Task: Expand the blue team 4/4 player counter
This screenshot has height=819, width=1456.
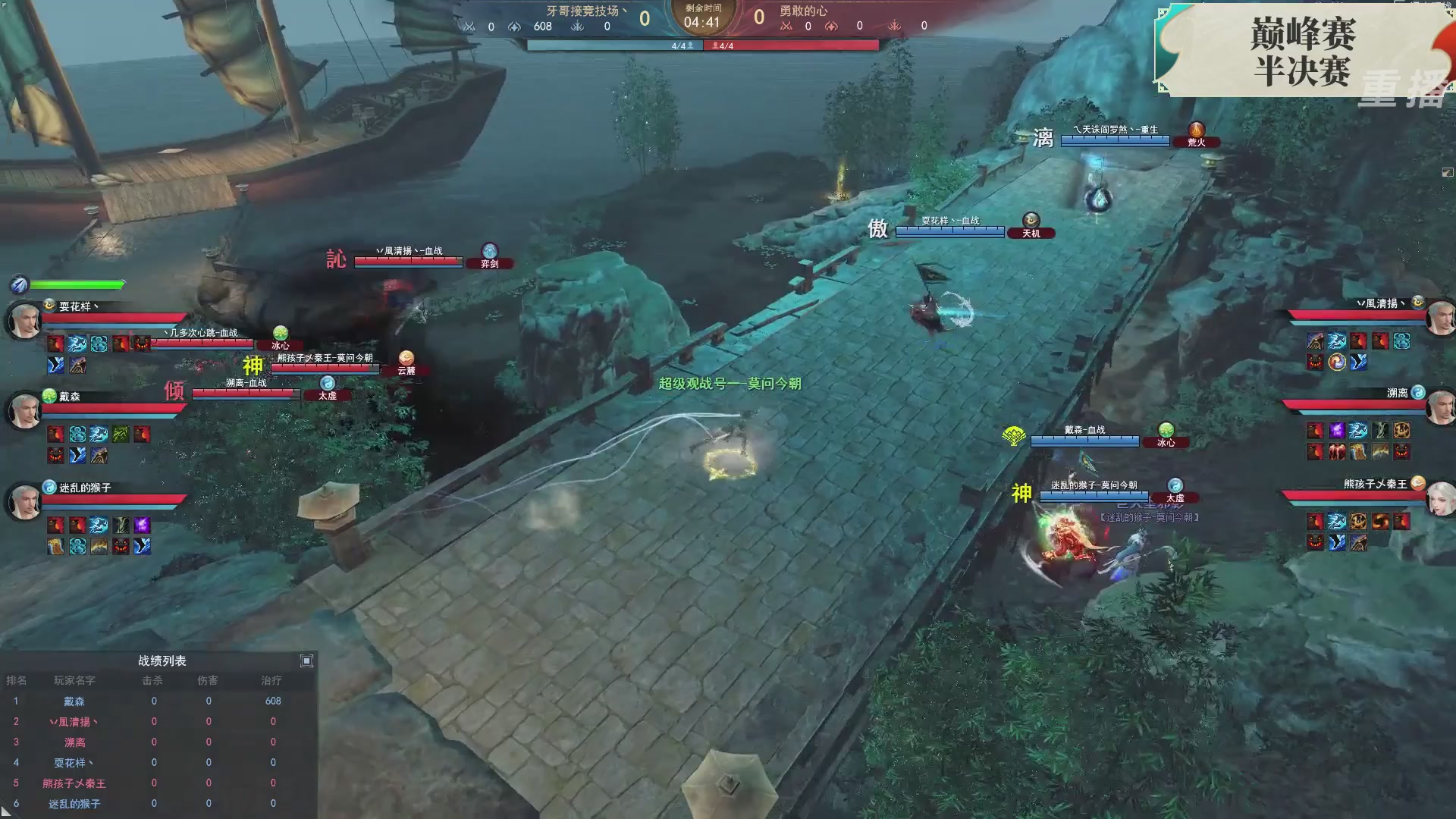Action: pos(680,45)
